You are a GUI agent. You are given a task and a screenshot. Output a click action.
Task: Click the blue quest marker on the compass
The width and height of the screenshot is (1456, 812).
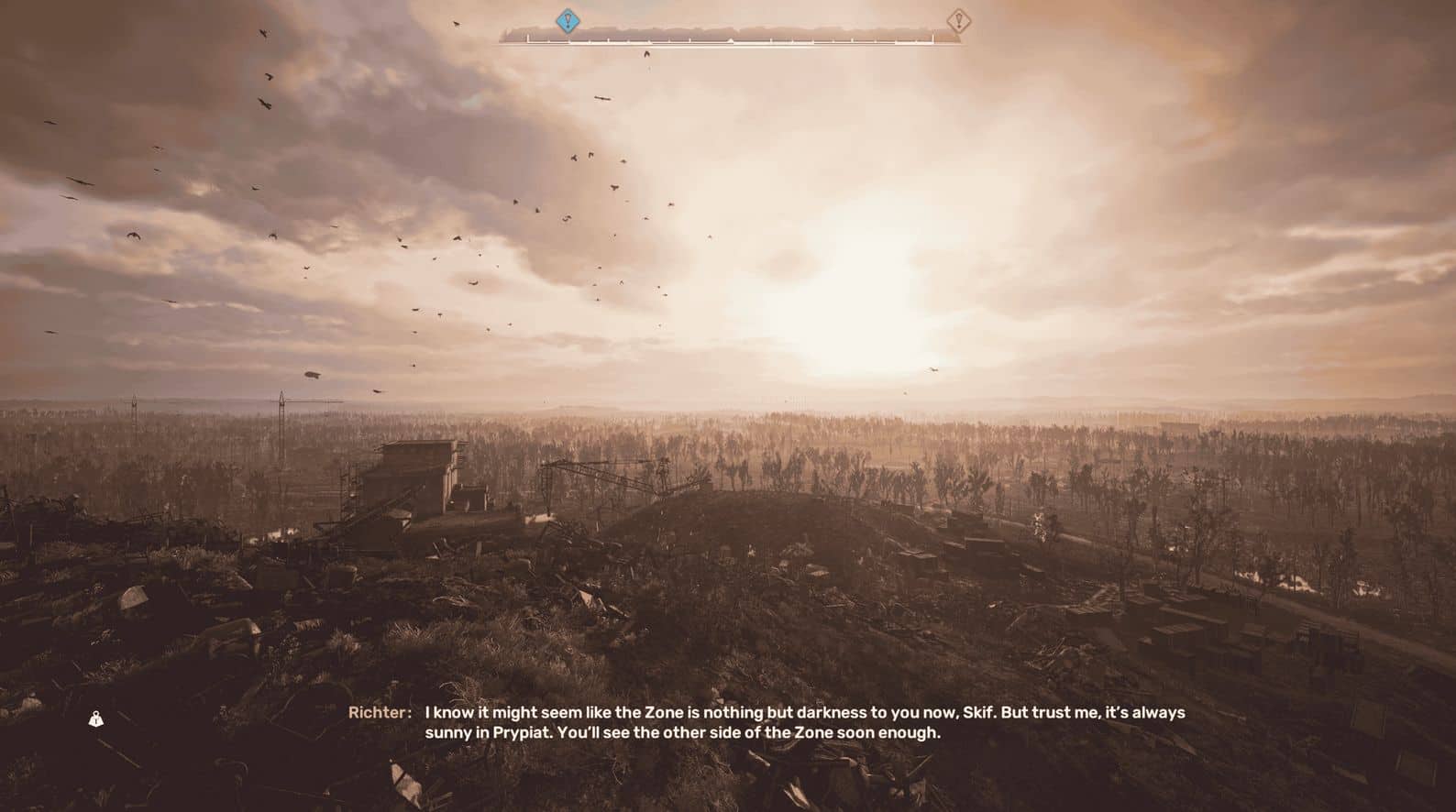568,19
